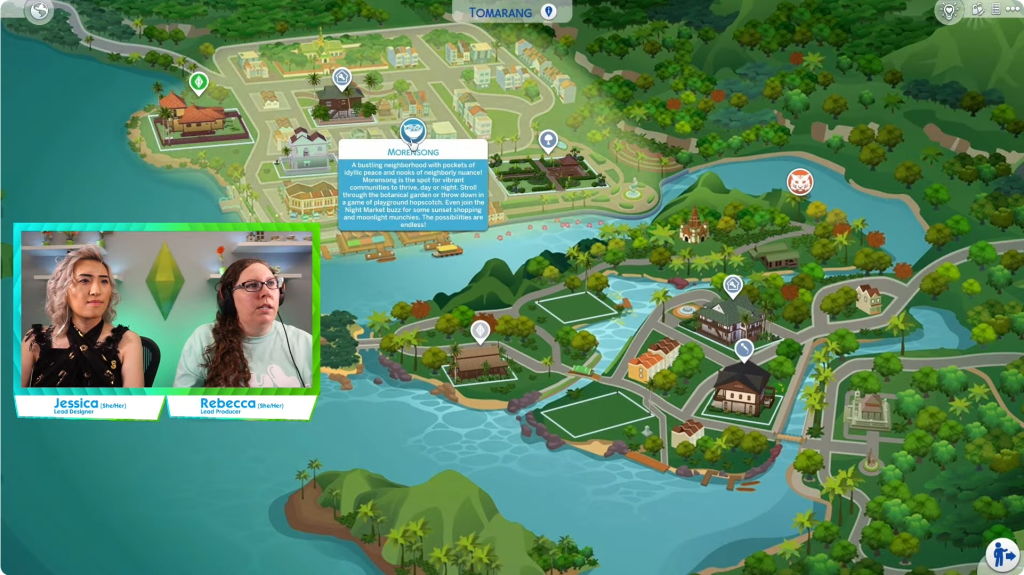Click the blue walking sim button
1024x575 pixels.
1001,554
